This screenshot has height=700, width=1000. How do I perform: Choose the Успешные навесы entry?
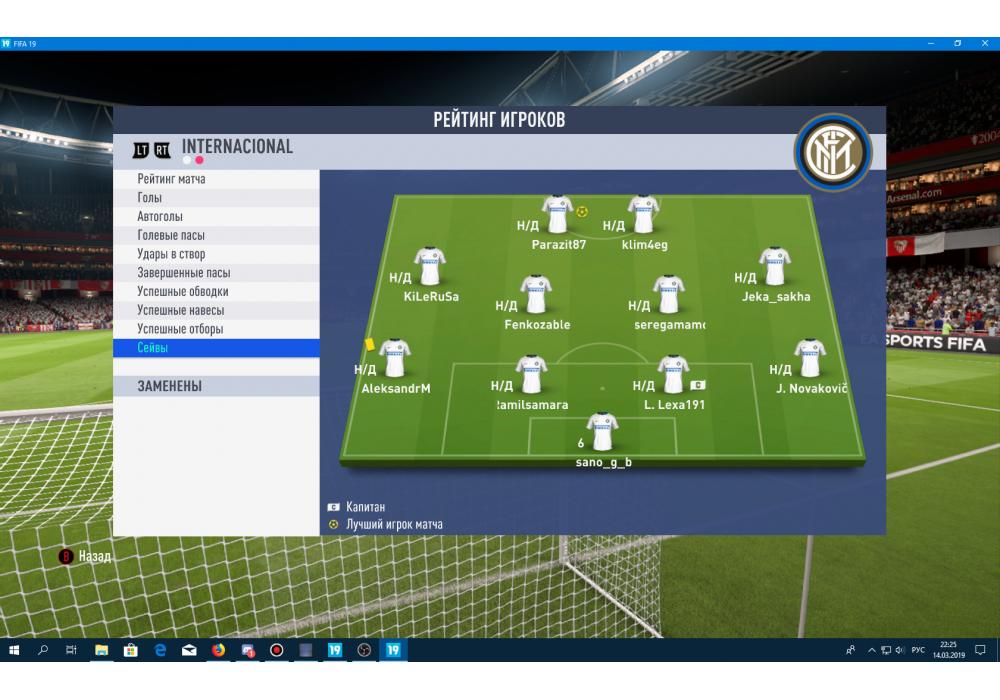pyautogui.click(x=216, y=310)
